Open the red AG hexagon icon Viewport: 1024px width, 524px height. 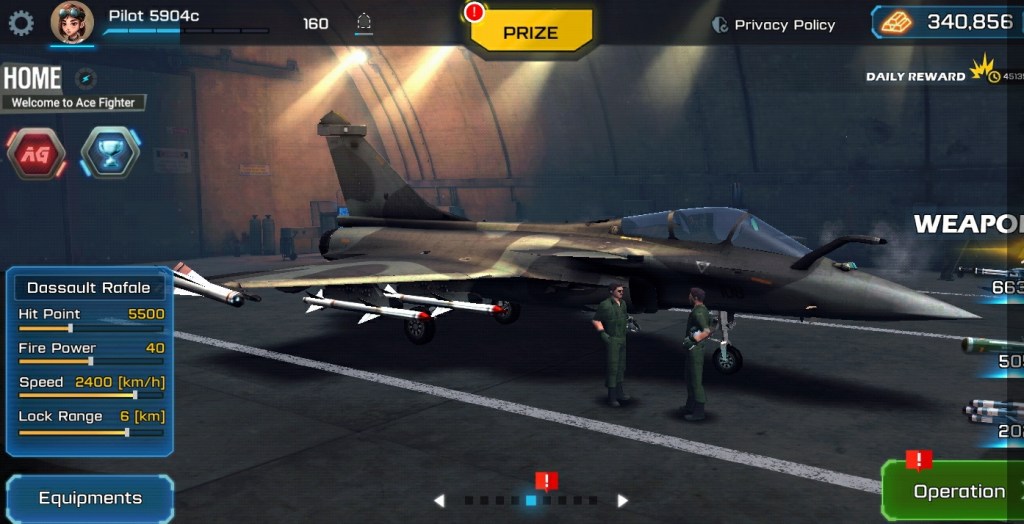tap(36, 153)
